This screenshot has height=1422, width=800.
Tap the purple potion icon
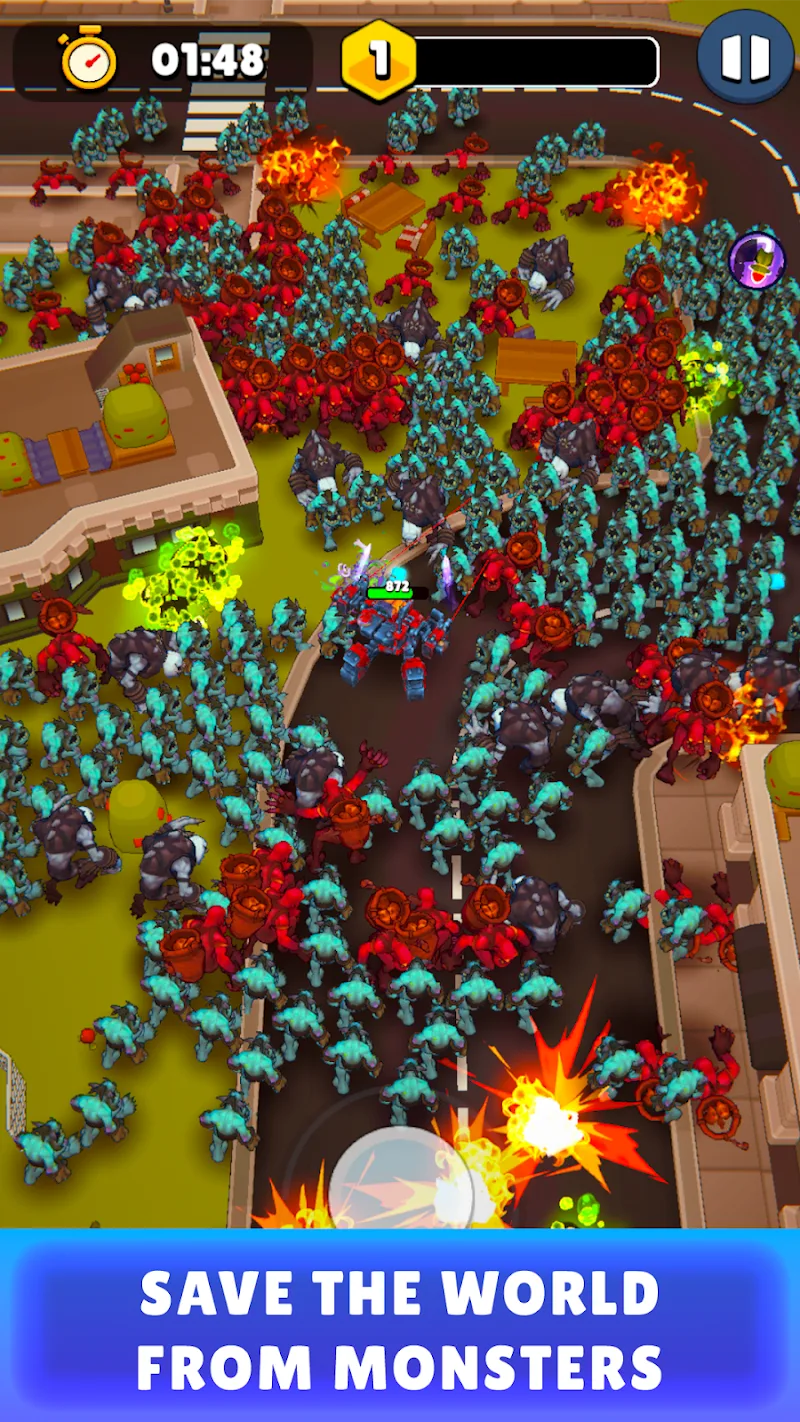point(756,260)
